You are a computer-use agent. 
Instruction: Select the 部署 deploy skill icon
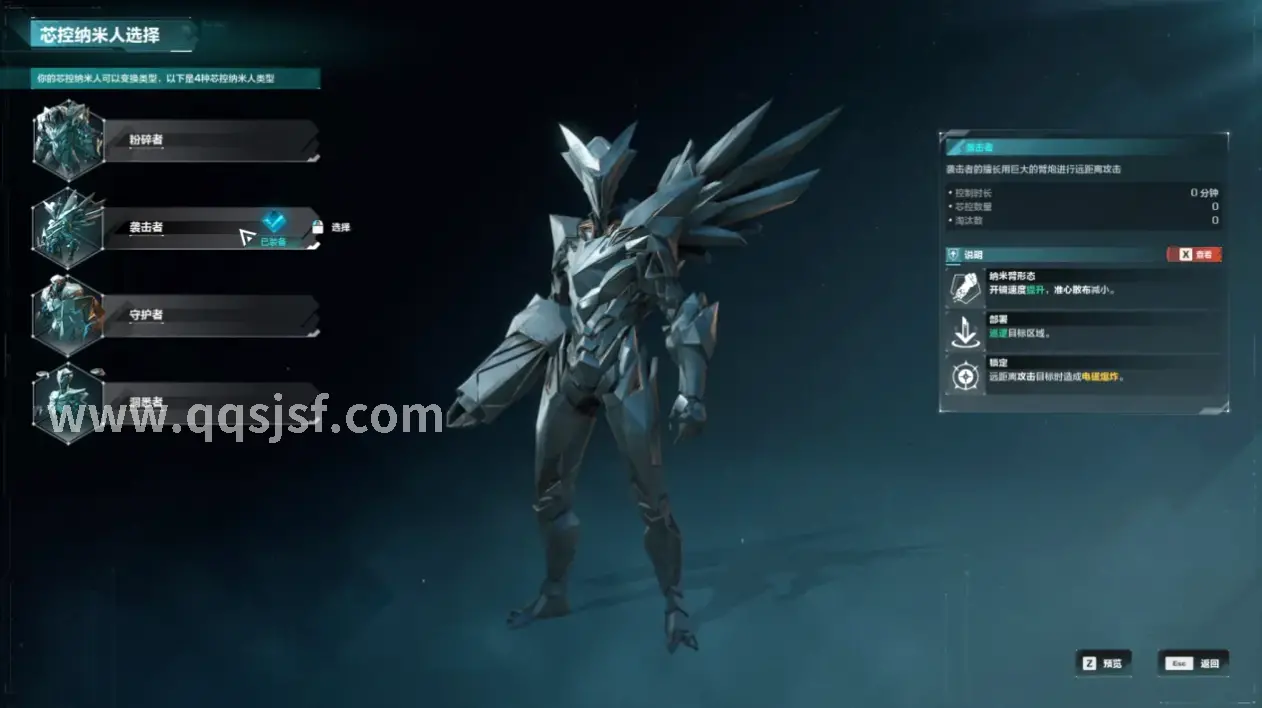(x=965, y=332)
